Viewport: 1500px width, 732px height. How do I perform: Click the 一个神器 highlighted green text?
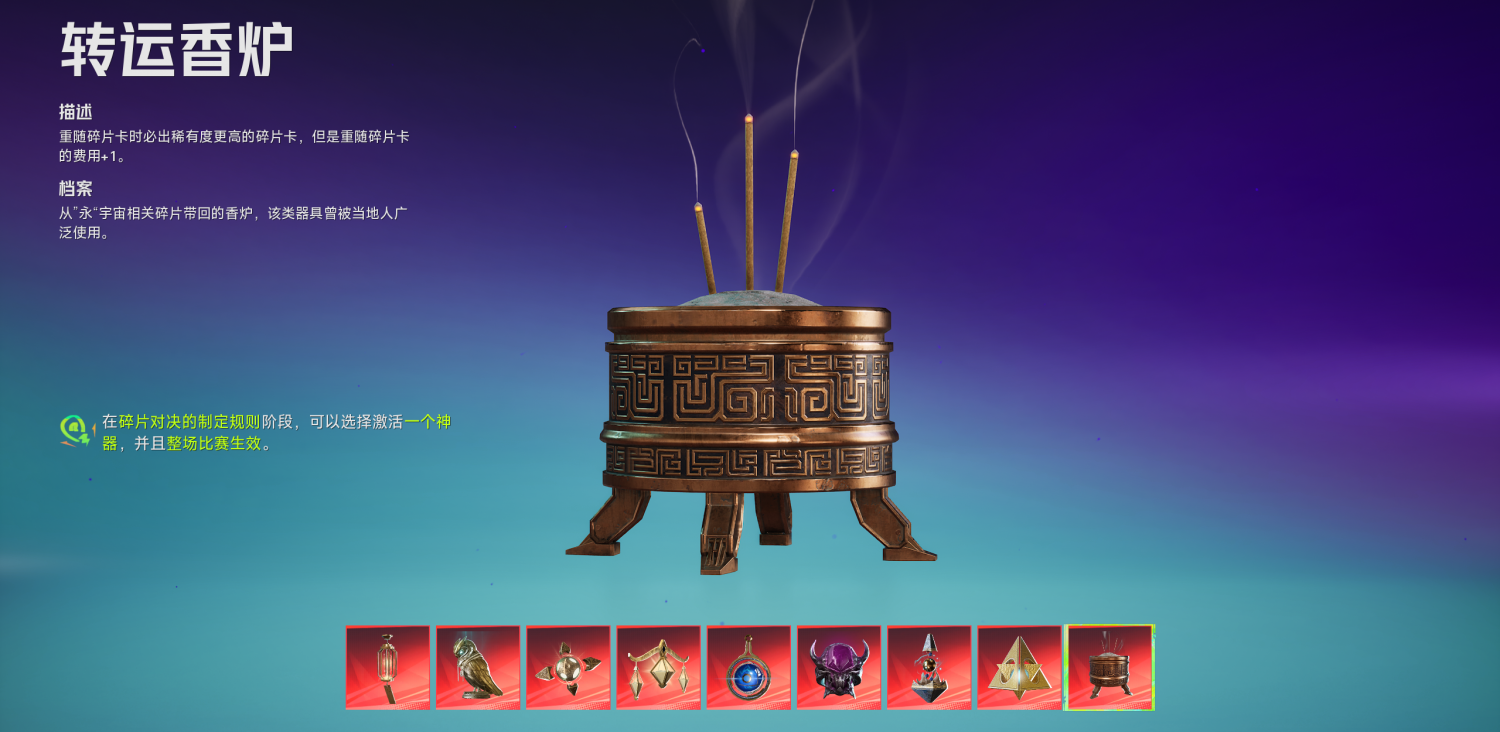430,422
